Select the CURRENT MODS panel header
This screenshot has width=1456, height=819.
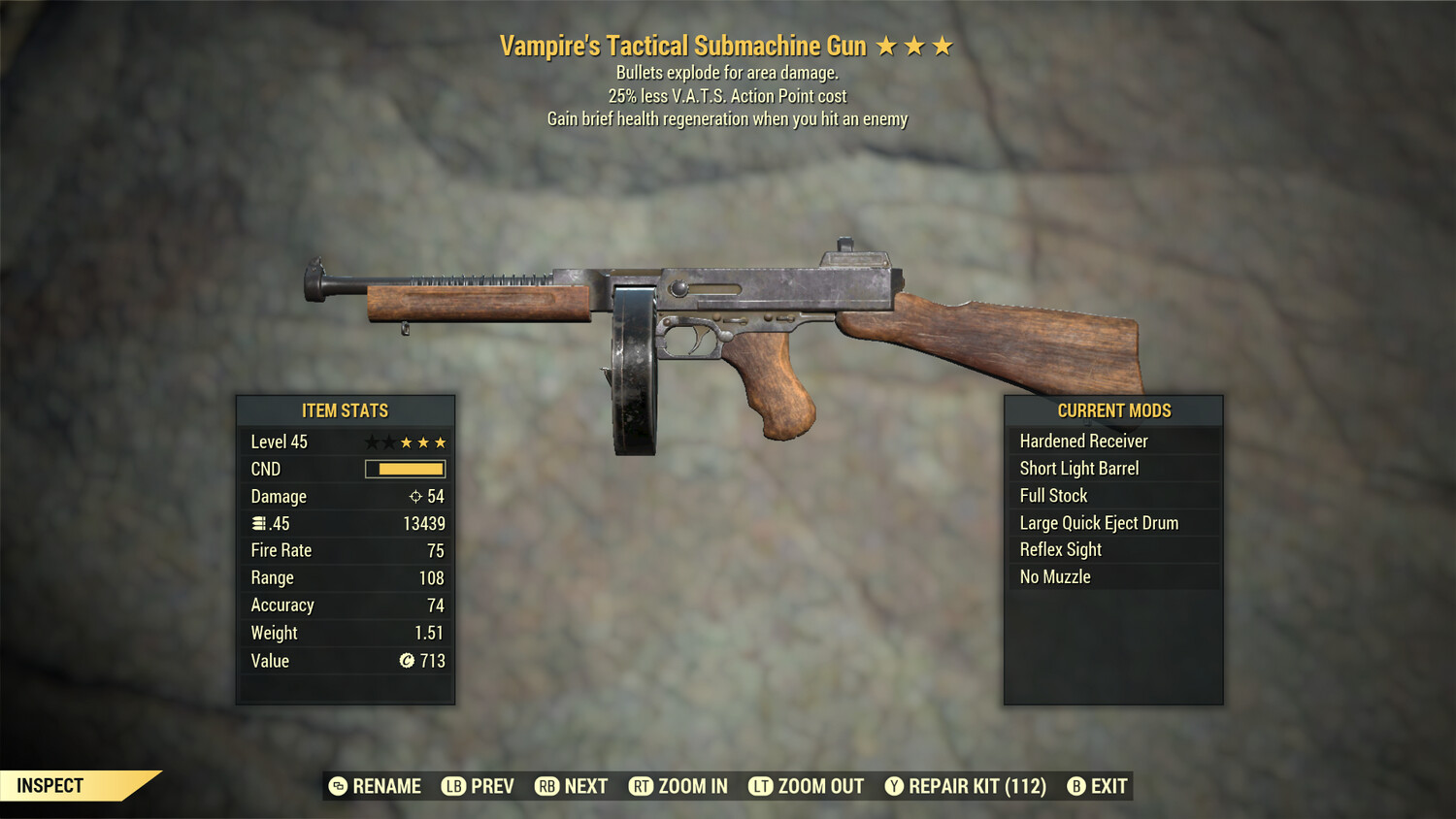tap(1113, 410)
